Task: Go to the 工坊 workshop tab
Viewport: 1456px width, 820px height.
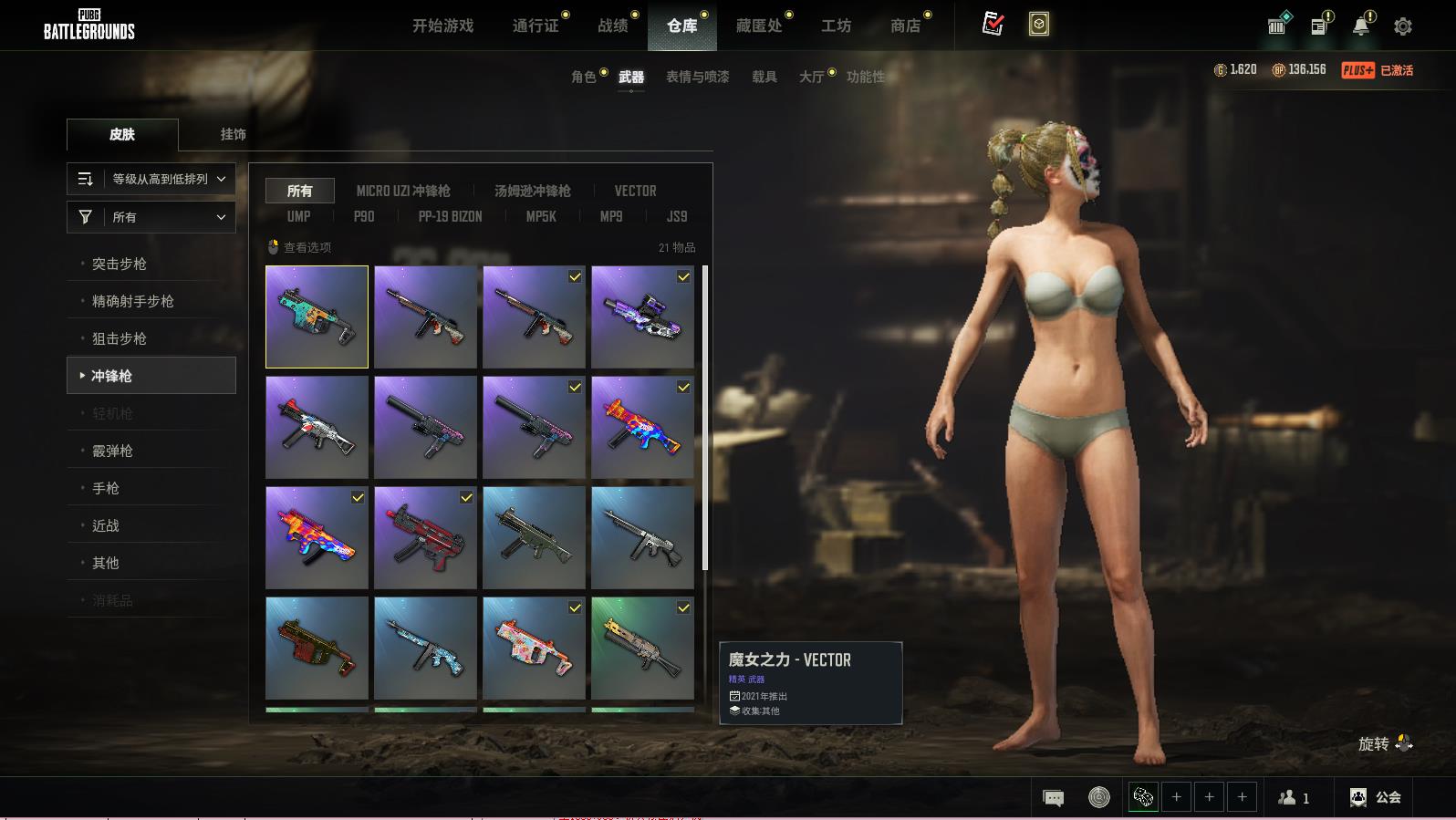Action: tap(836, 26)
